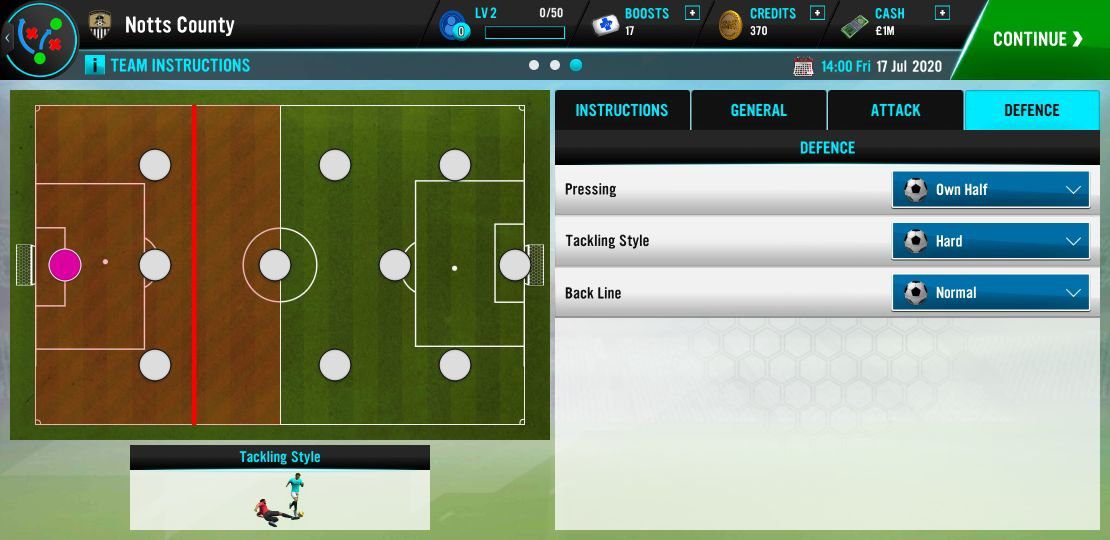Open the Pressing dropdown
Screen dimensions: 1110x540
pos(990,189)
